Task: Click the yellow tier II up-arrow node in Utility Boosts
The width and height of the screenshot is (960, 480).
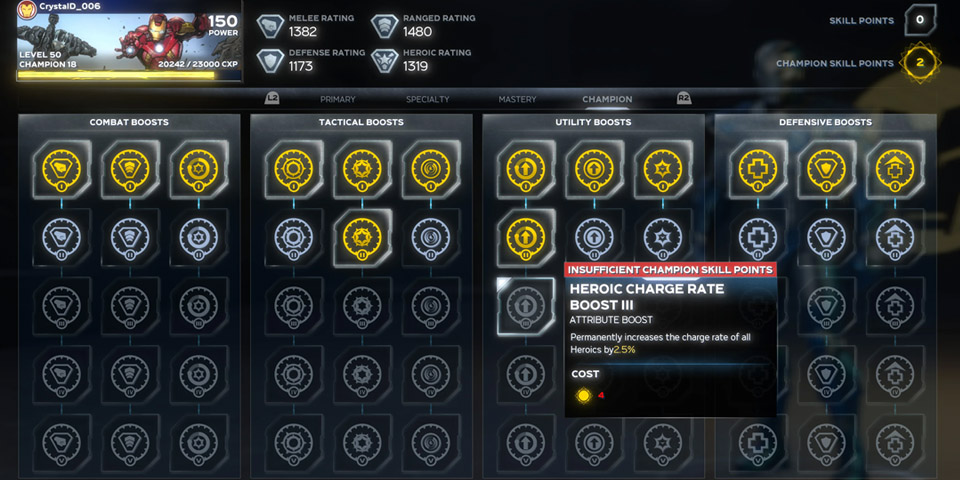Action: point(525,237)
